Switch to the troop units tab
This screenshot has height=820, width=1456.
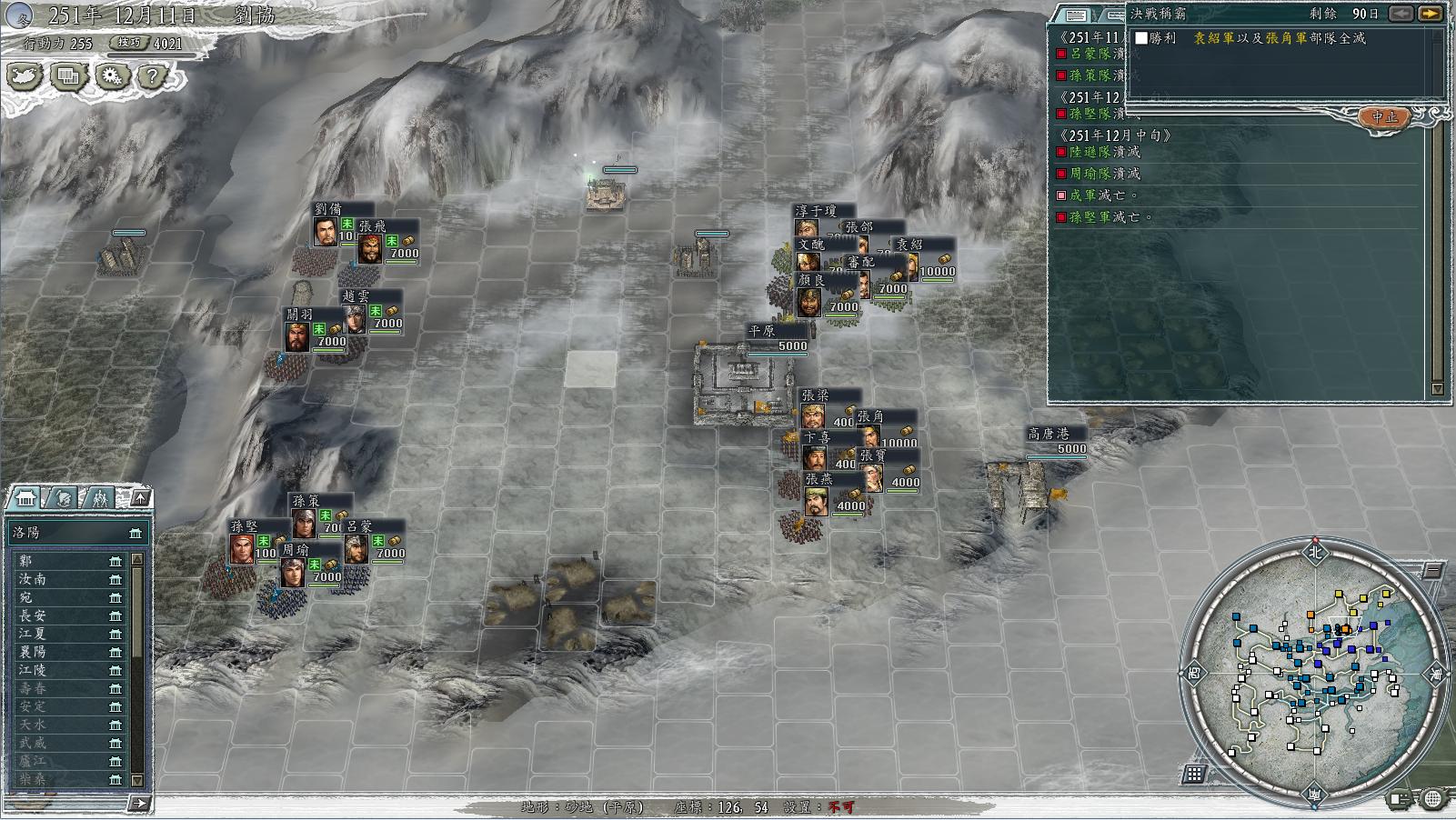[100, 498]
